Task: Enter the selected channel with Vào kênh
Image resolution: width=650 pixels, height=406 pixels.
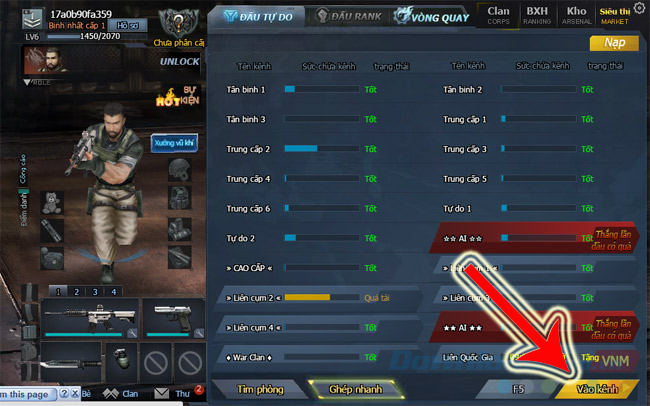Action: [x=598, y=389]
